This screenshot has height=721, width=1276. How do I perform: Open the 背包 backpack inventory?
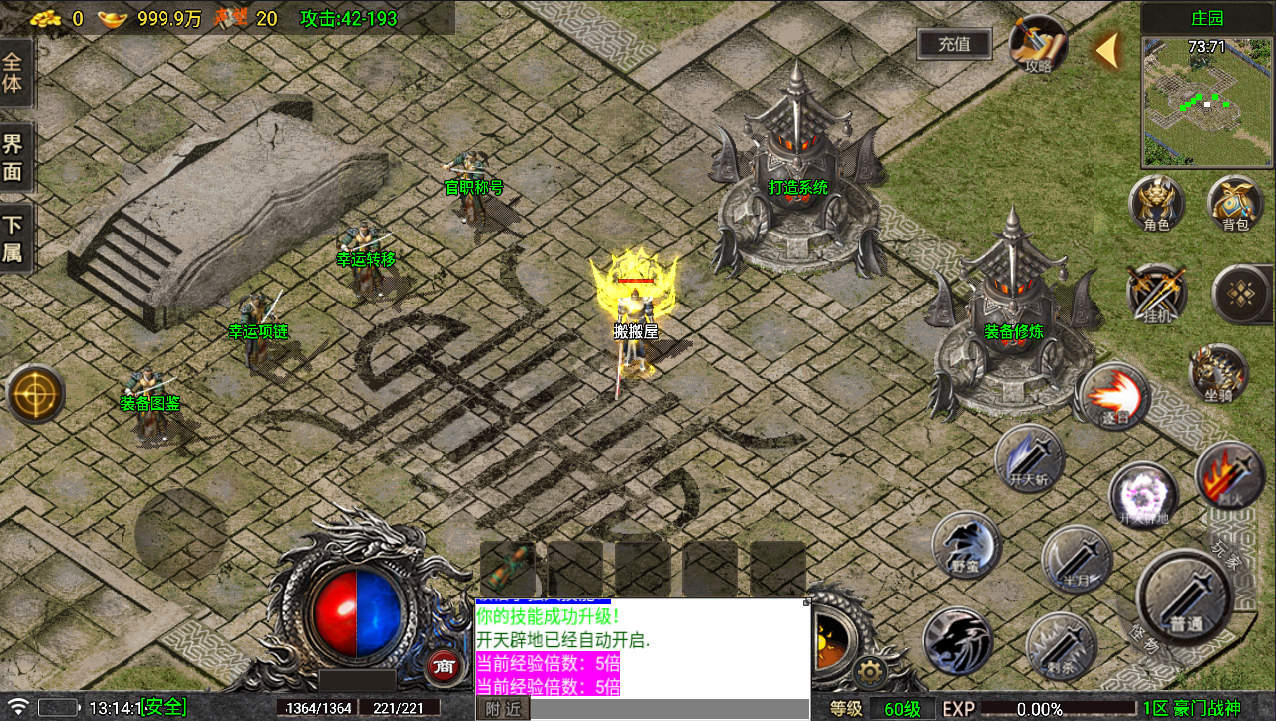pos(1235,204)
